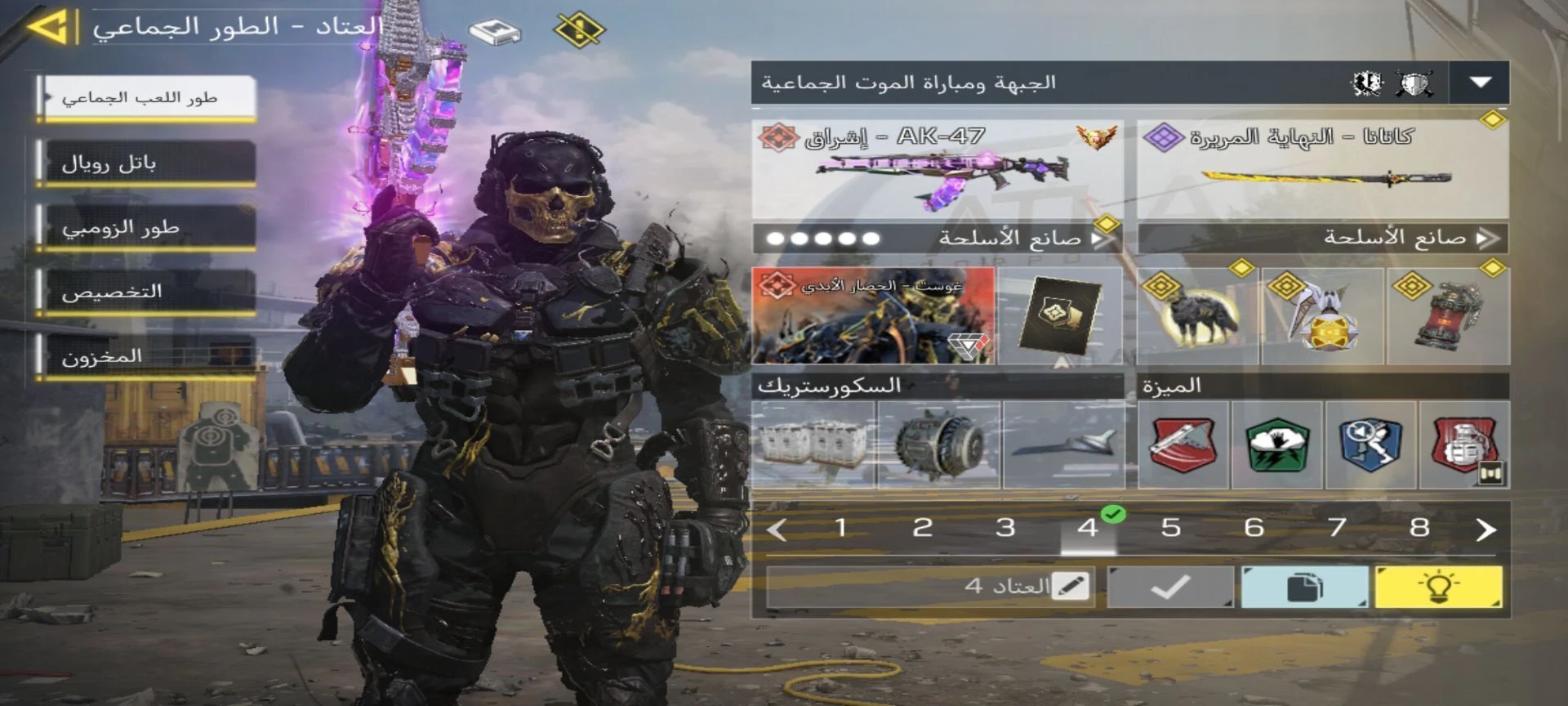Image resolution: width=1568 pixels, height=706 pixels.
Task: Open the Ghost operator skin slot
Action: click(x=872, y=315)
